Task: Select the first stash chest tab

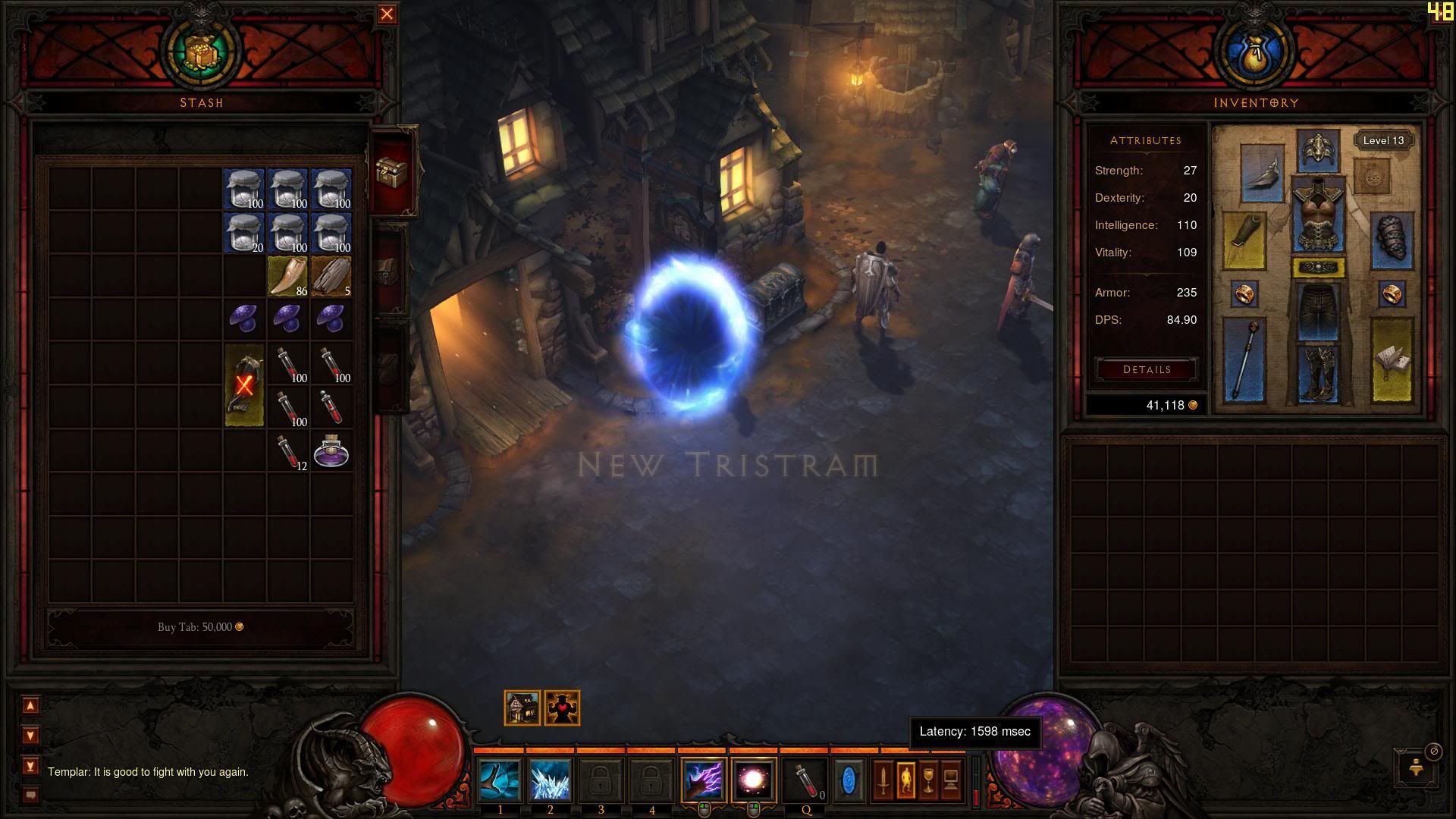Action: tap(391, 171)
